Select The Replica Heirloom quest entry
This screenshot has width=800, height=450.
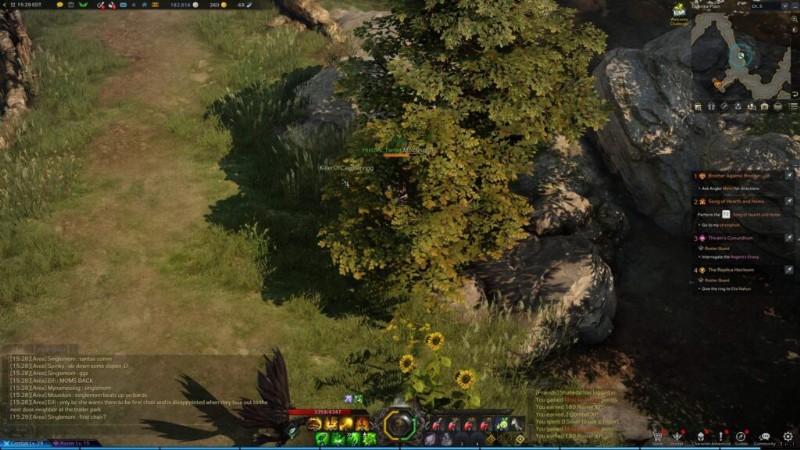tap(730, 270)
